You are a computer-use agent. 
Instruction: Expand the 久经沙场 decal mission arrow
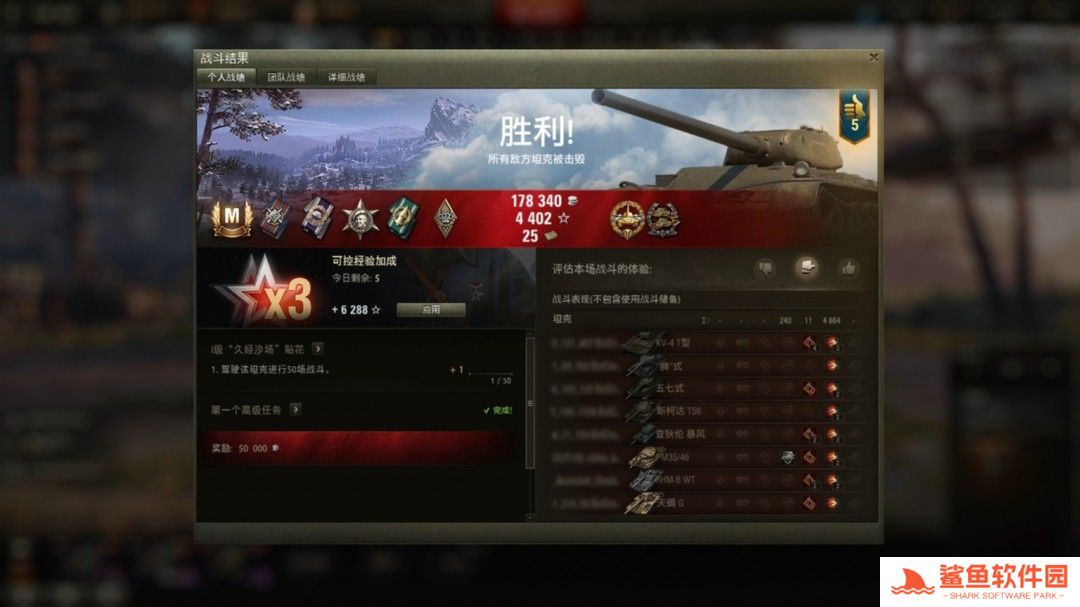(x=318, y=349)
